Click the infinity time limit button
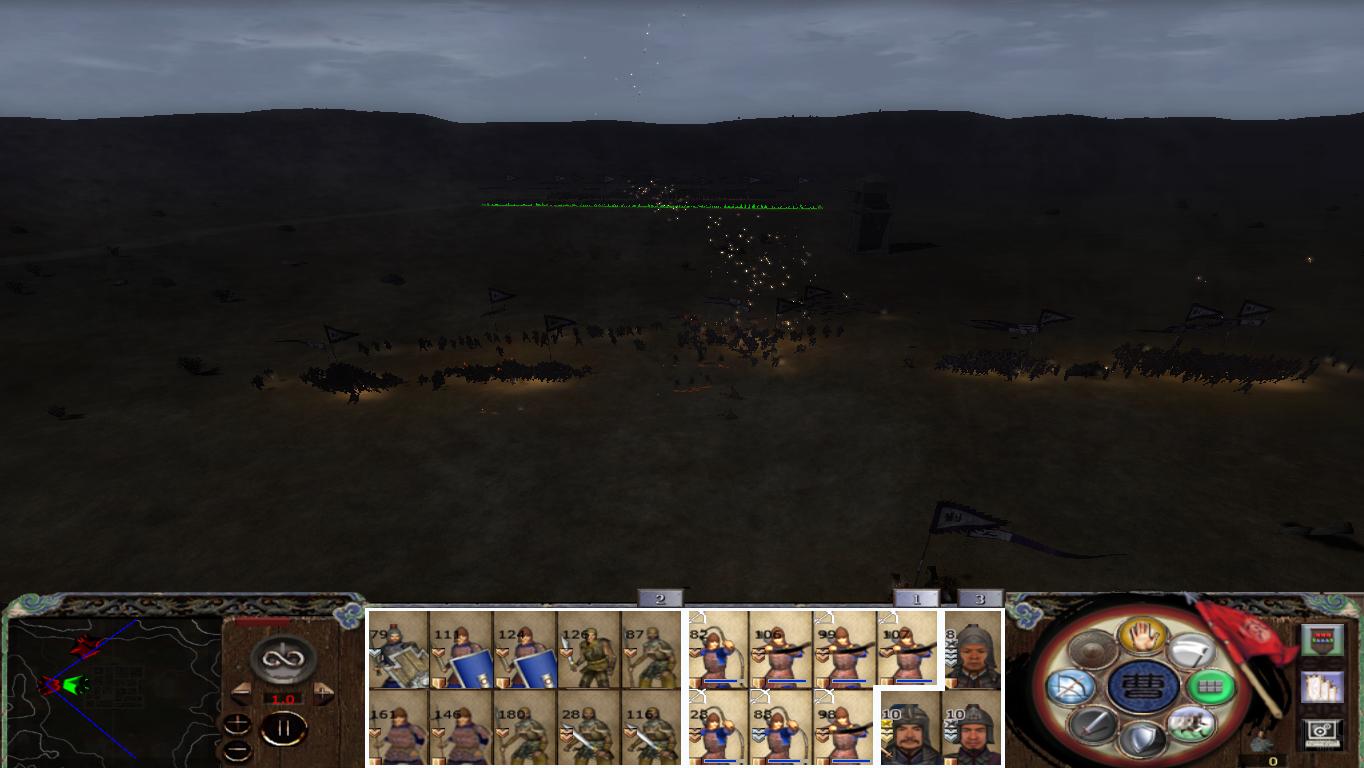 tap(281, 657)
